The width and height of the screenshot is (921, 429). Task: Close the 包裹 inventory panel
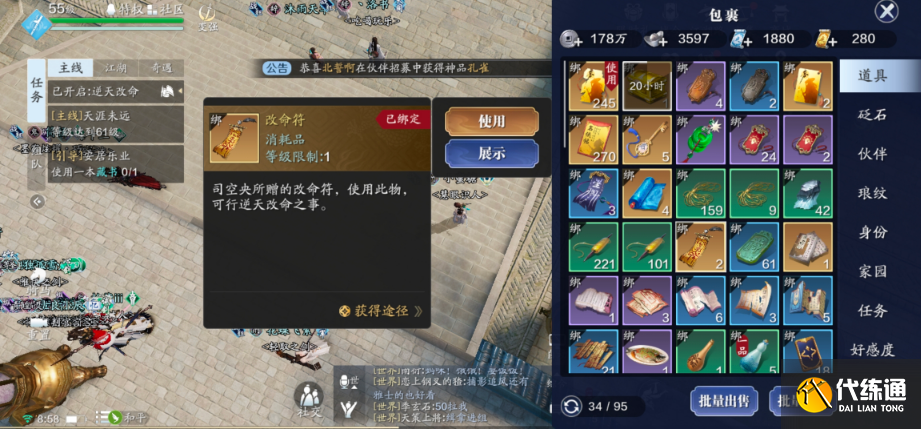coord(886,12)
